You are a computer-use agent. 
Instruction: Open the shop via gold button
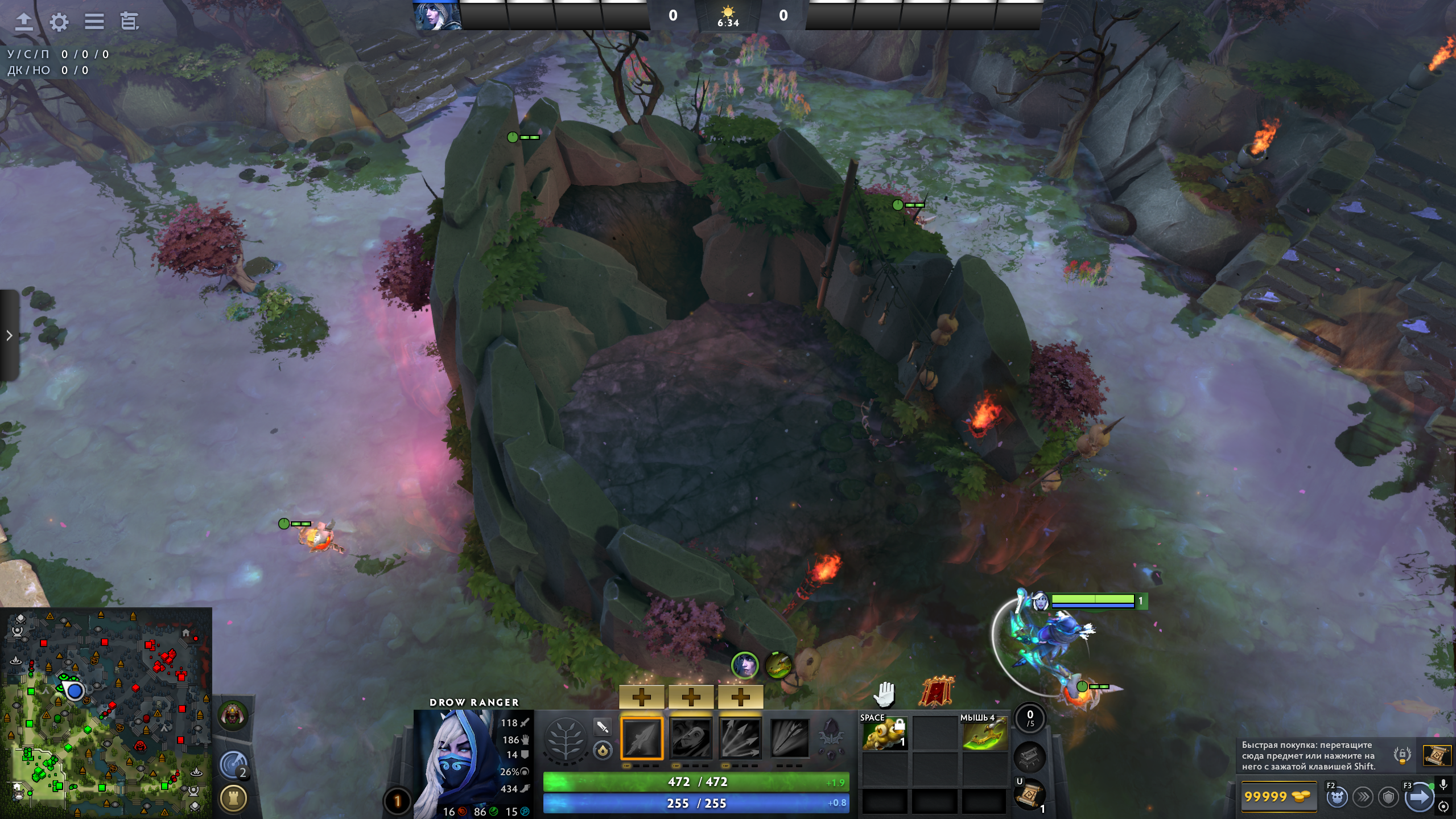(x=1277, y=797)
